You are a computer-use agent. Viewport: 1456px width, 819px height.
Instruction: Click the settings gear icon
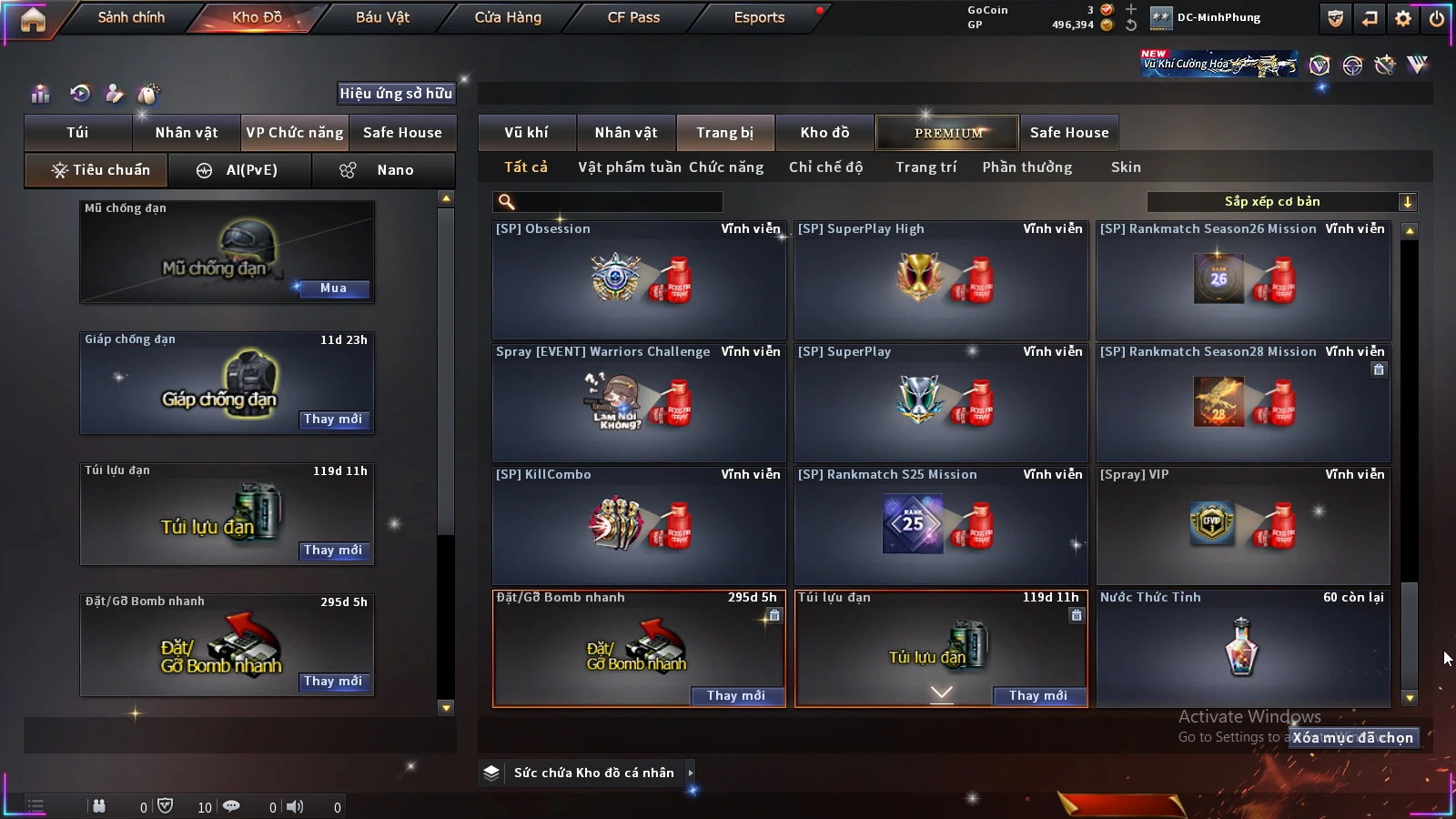click(1403, 18)
